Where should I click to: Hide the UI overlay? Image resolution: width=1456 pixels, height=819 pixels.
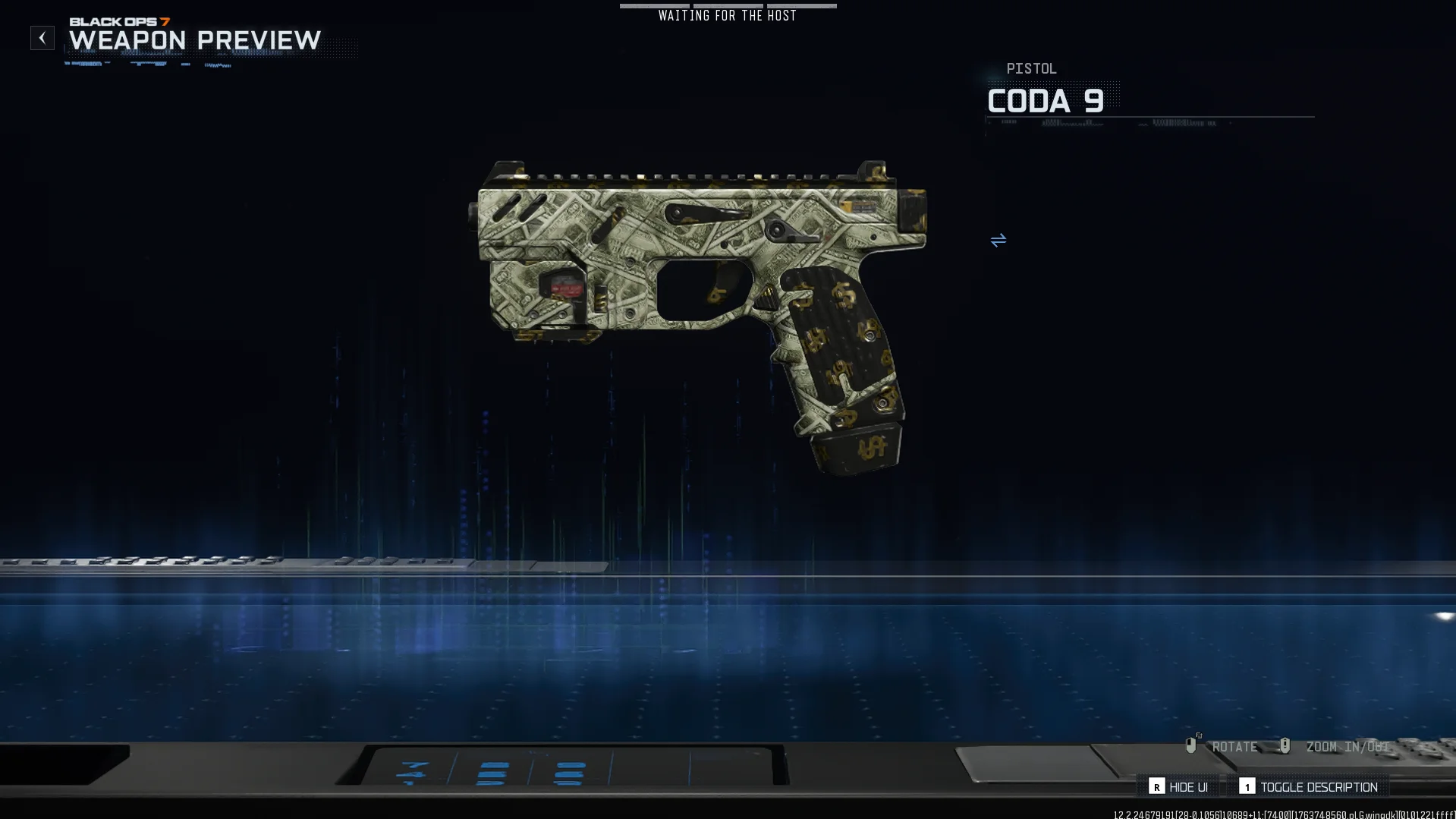point(1179,787)
